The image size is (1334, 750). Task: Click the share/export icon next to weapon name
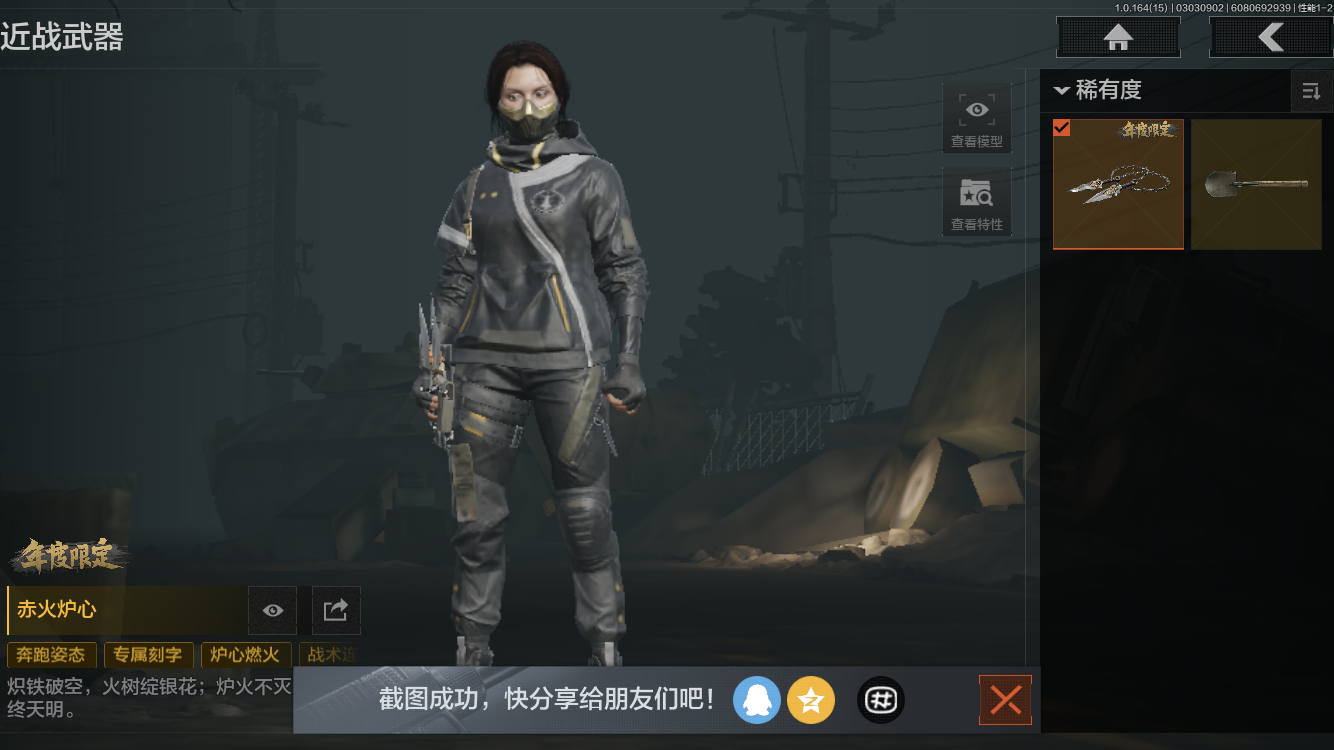tap(335, 610)
